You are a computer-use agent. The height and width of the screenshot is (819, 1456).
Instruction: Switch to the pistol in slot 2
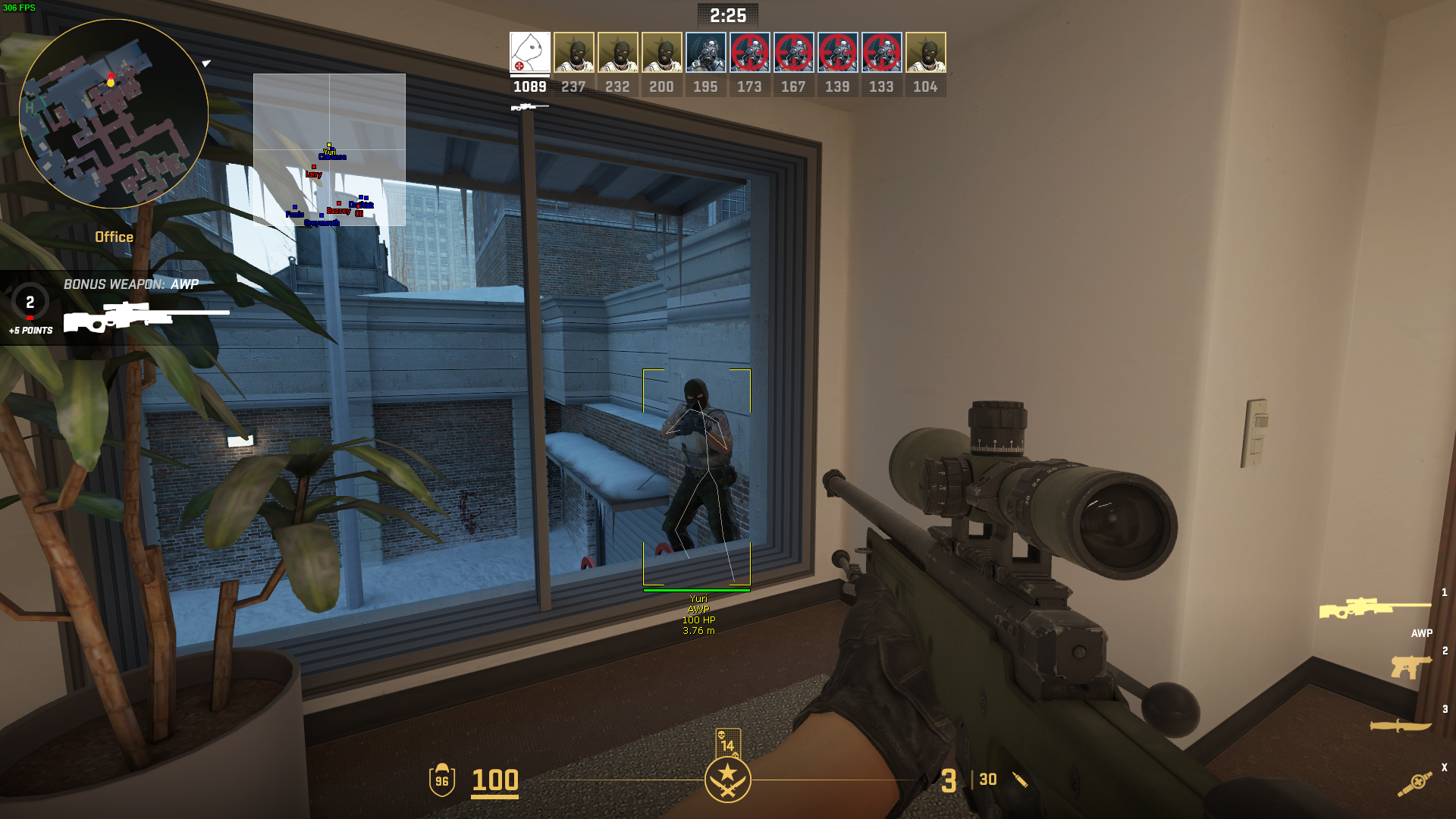click(x=1410, y=667)
